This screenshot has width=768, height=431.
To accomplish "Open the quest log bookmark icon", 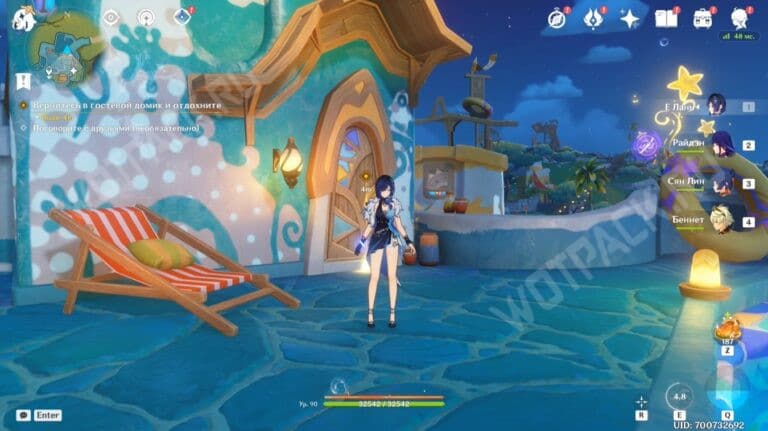I will [x=22, y=79].
